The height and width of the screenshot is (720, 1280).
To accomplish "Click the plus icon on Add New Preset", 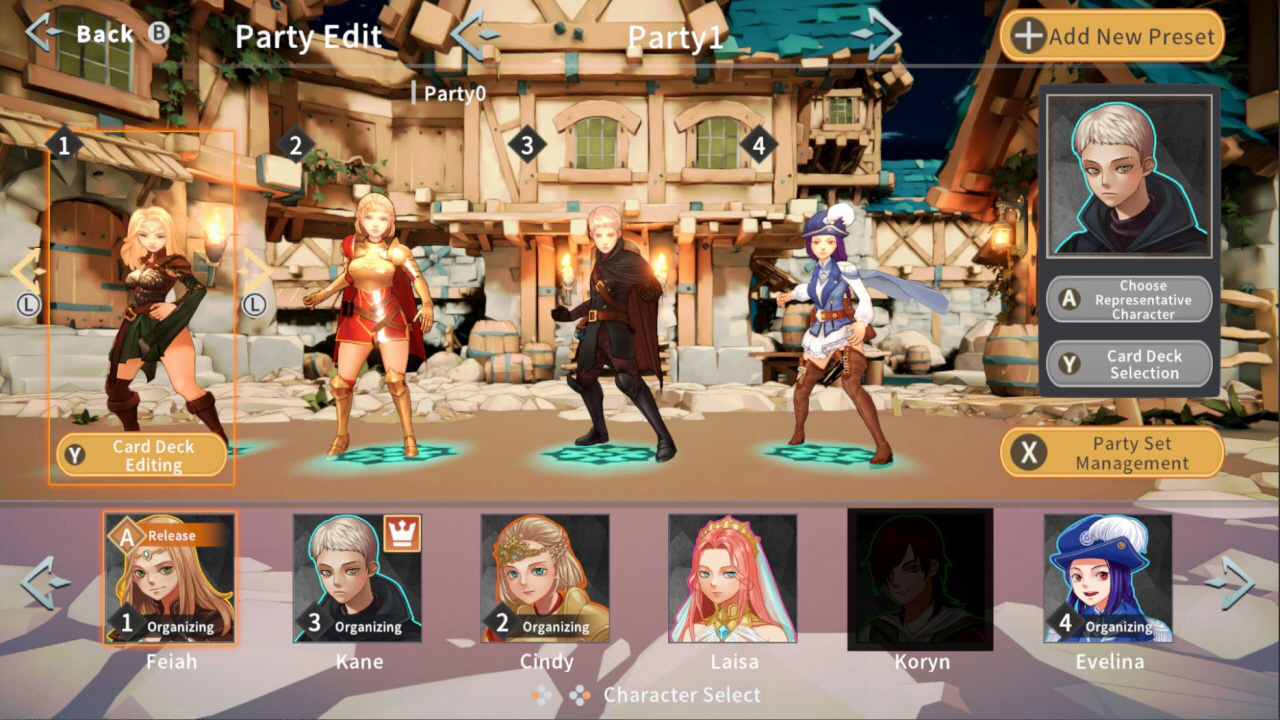I will (x=1026, y=36).
